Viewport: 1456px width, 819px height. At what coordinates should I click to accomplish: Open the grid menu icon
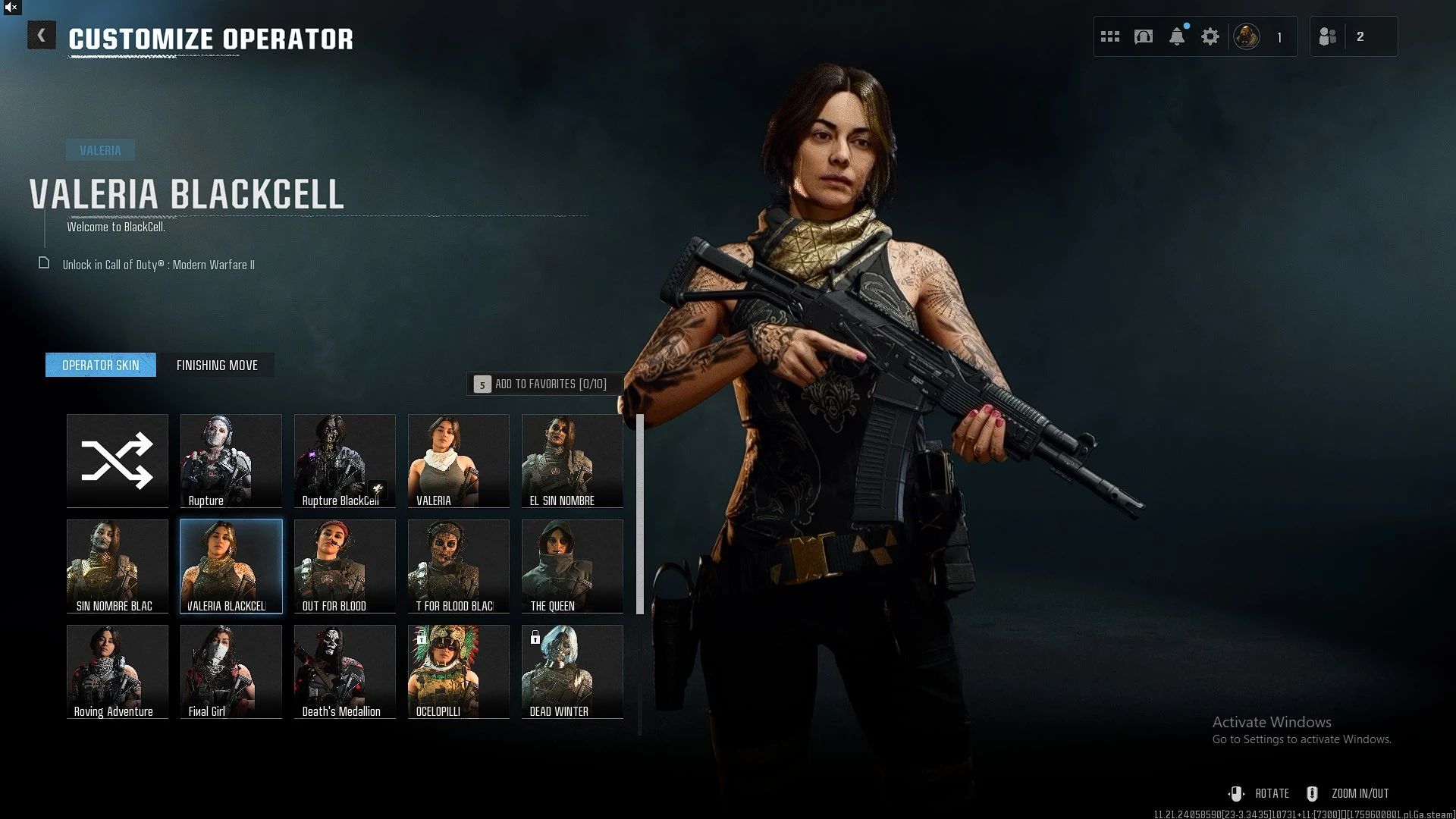(x=1110, y=36)
